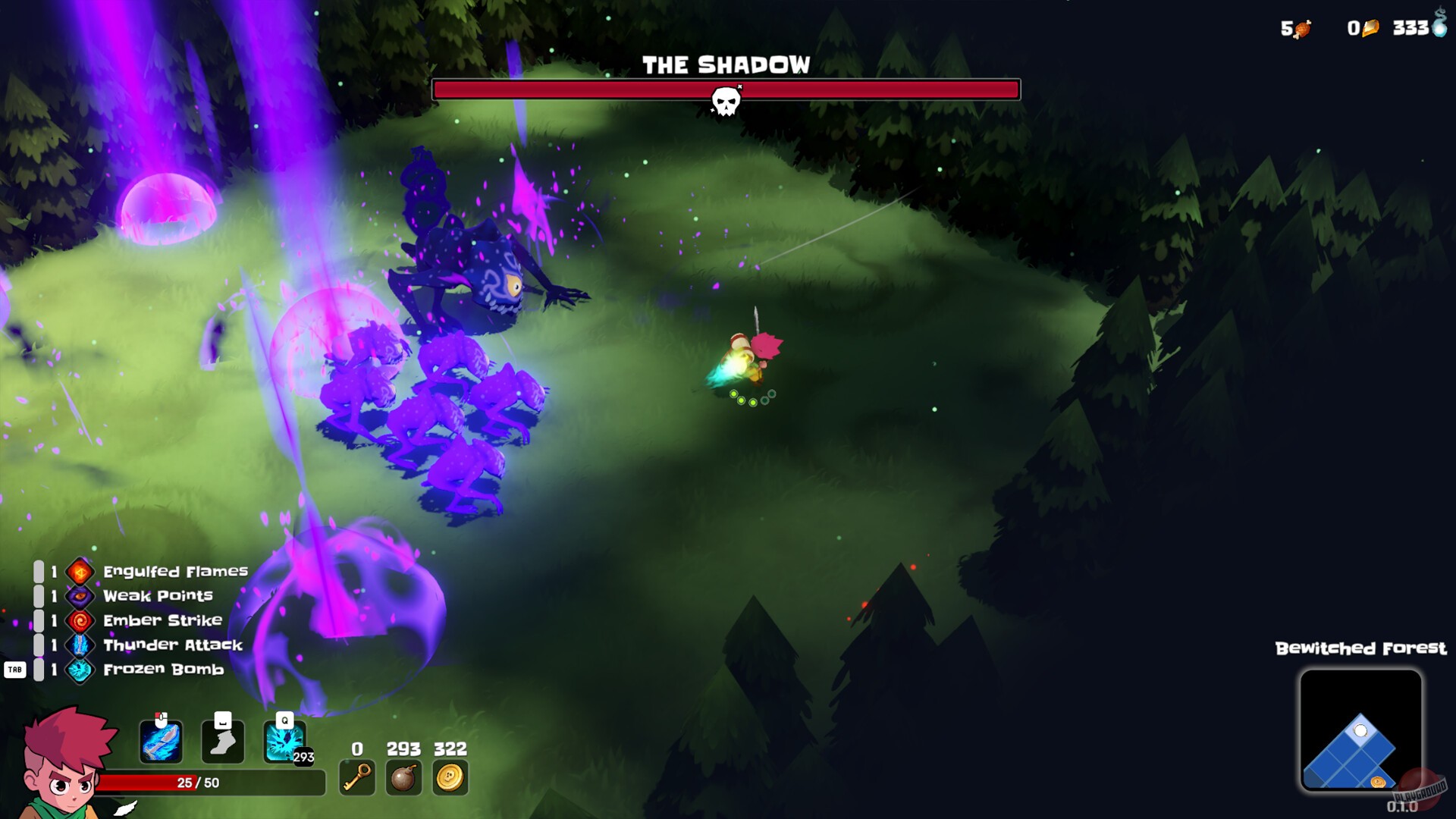
Task: Toggle the bar beside Thunder Attack
Action: (x=40, y=645)
